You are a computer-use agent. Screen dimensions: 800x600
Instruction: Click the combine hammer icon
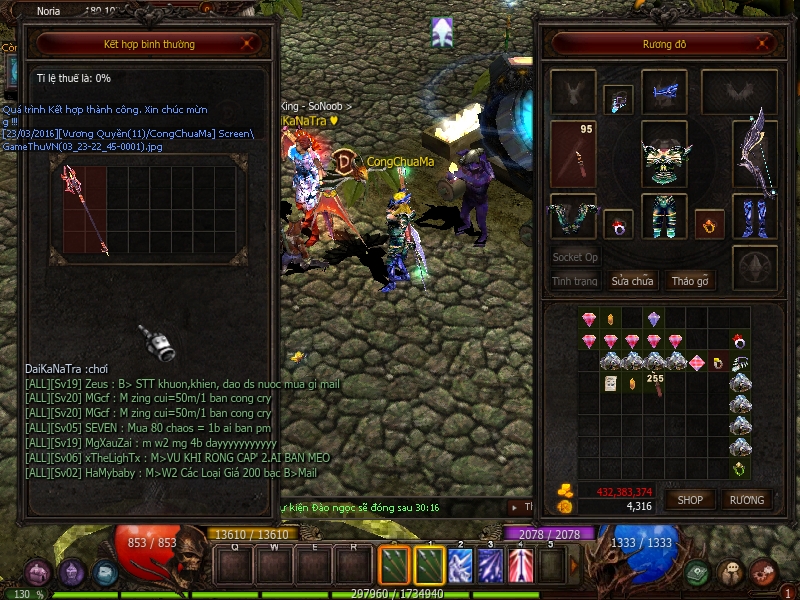tap(157, 342)
